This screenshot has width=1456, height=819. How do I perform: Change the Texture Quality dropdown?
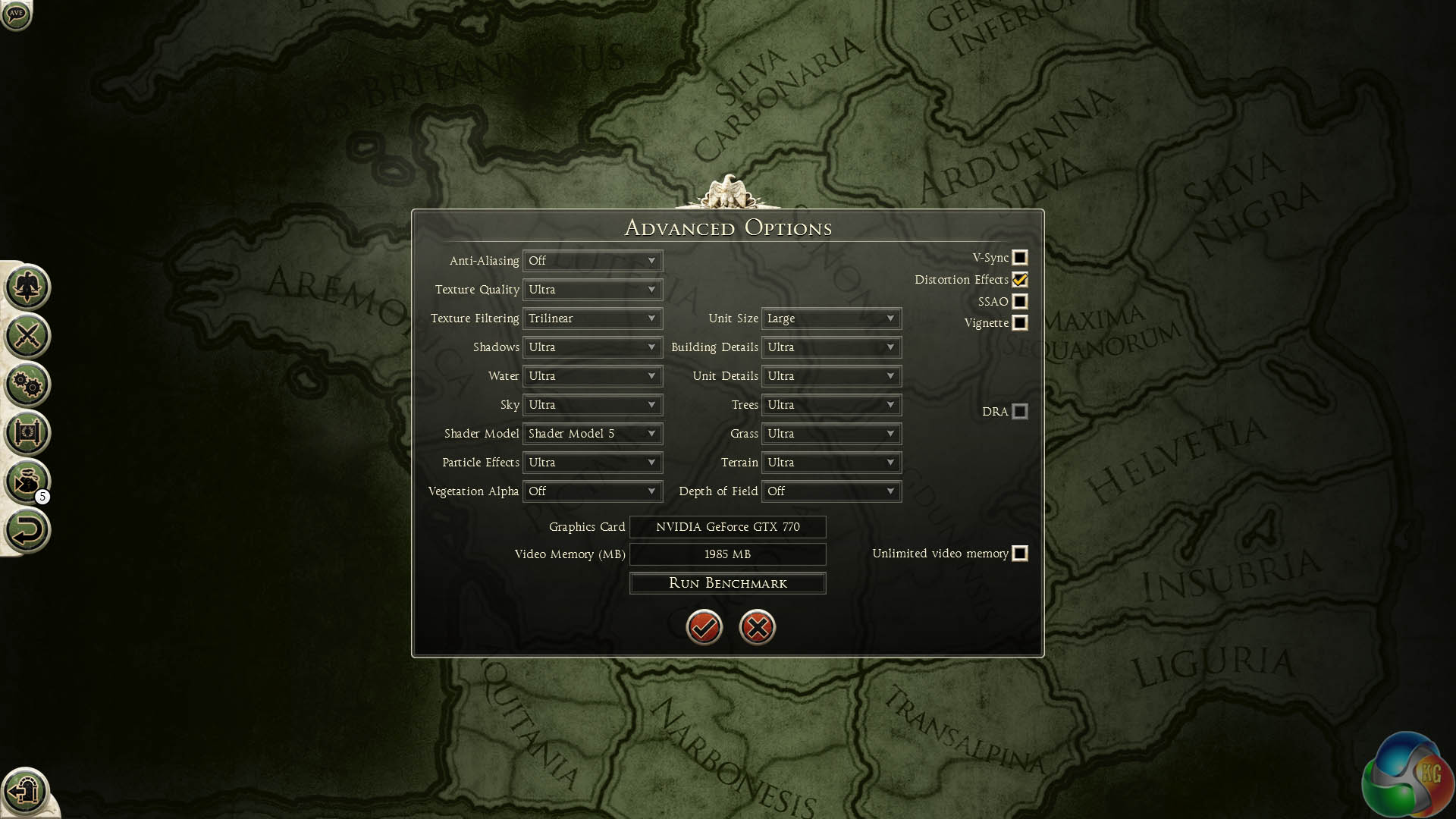click(592, 290)
